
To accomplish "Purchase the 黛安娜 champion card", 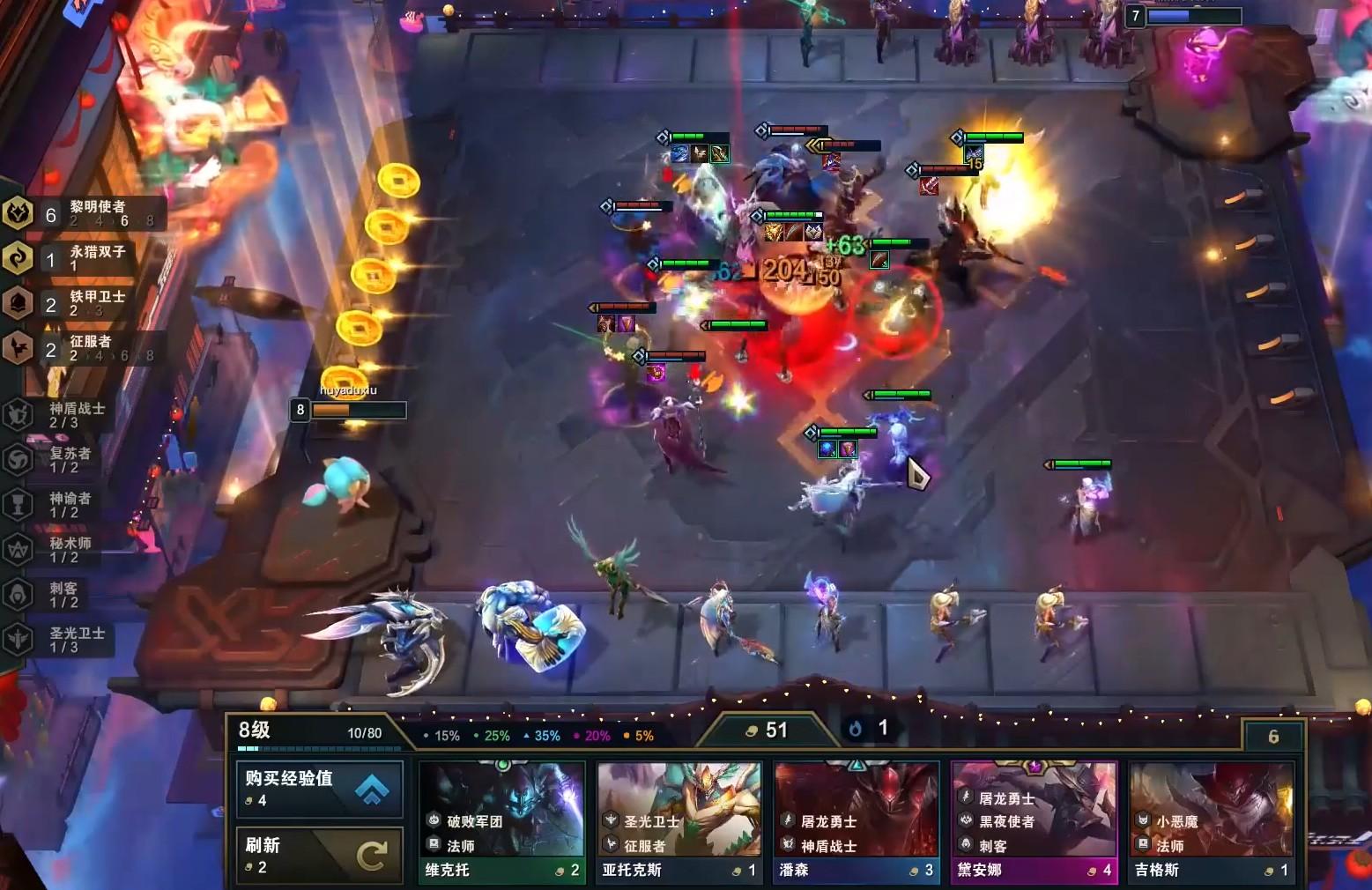I will 1034,823.
